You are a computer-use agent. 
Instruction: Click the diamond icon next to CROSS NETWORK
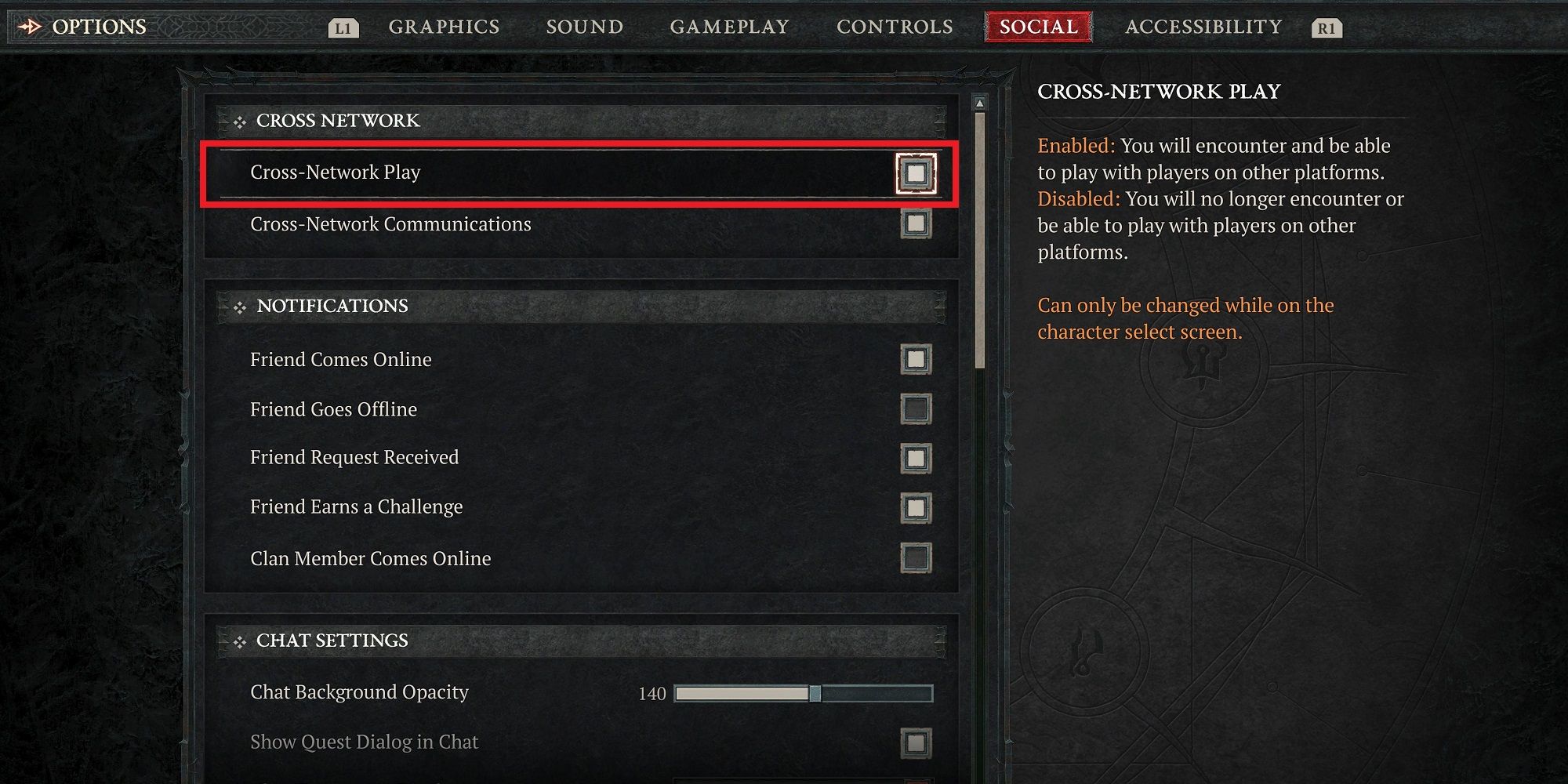point(239,122)
